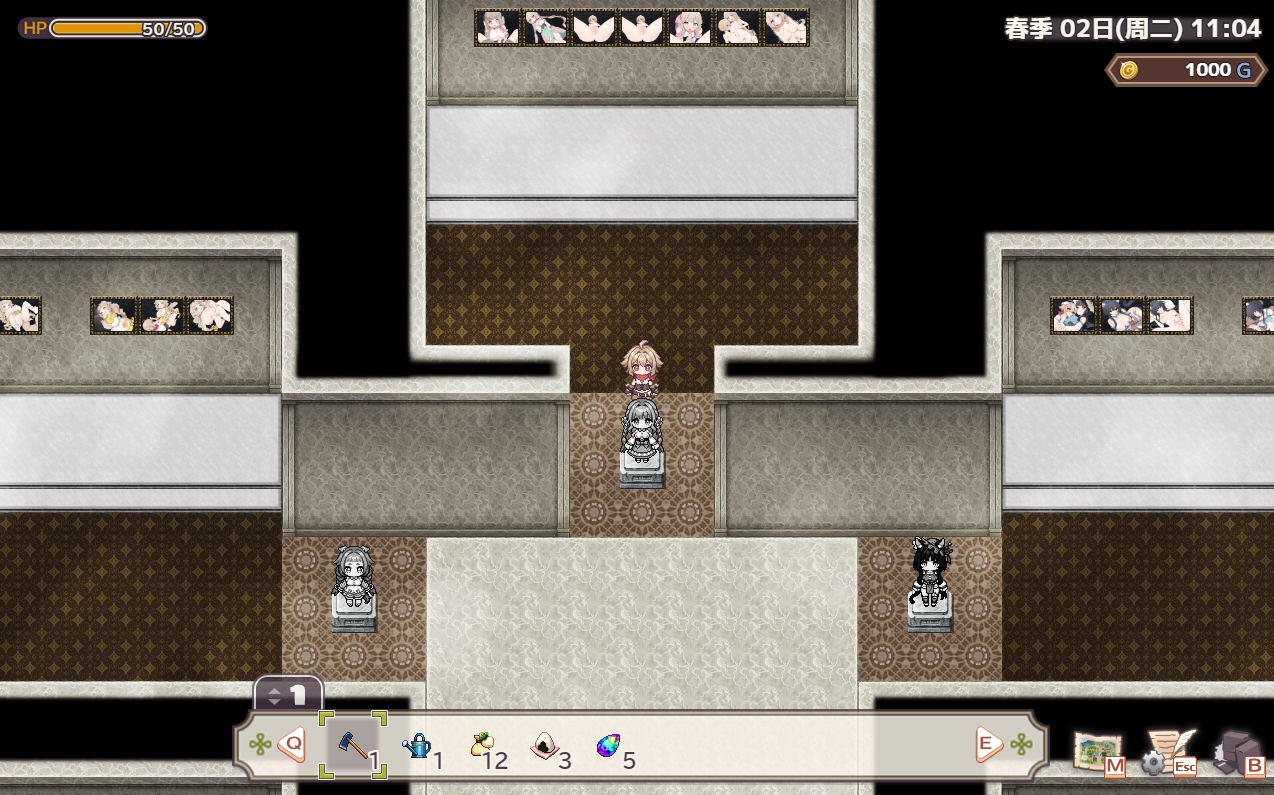Open the stacked boxes storage icon
Image resolution: width=1274 pixels, height=795 pixels.
1238,752
